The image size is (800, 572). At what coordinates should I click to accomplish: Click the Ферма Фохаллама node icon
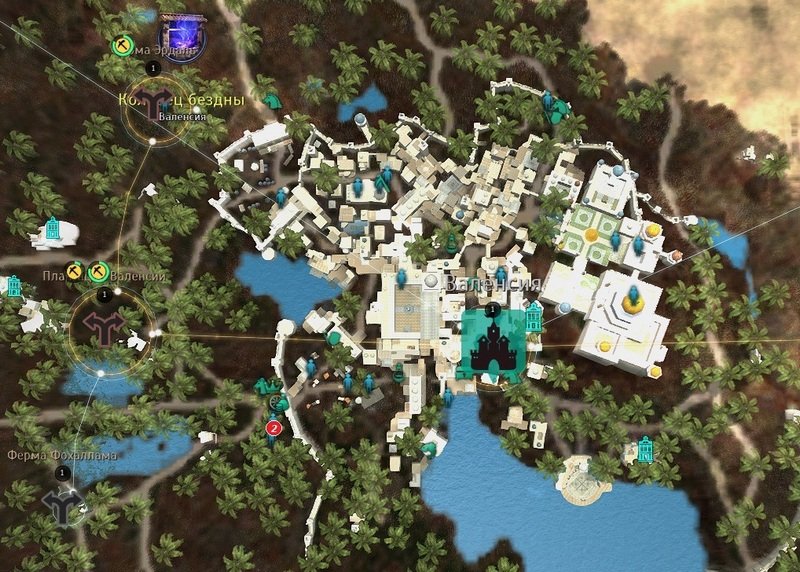tap(63, 504)
